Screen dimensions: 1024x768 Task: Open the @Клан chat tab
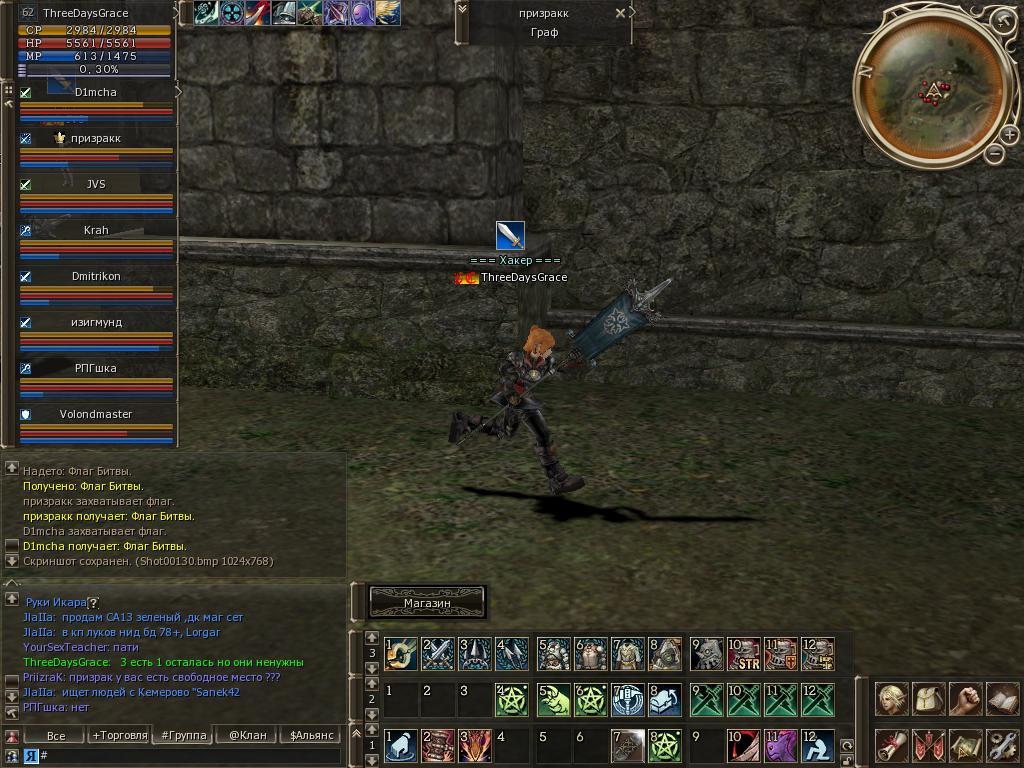(247, 735)
